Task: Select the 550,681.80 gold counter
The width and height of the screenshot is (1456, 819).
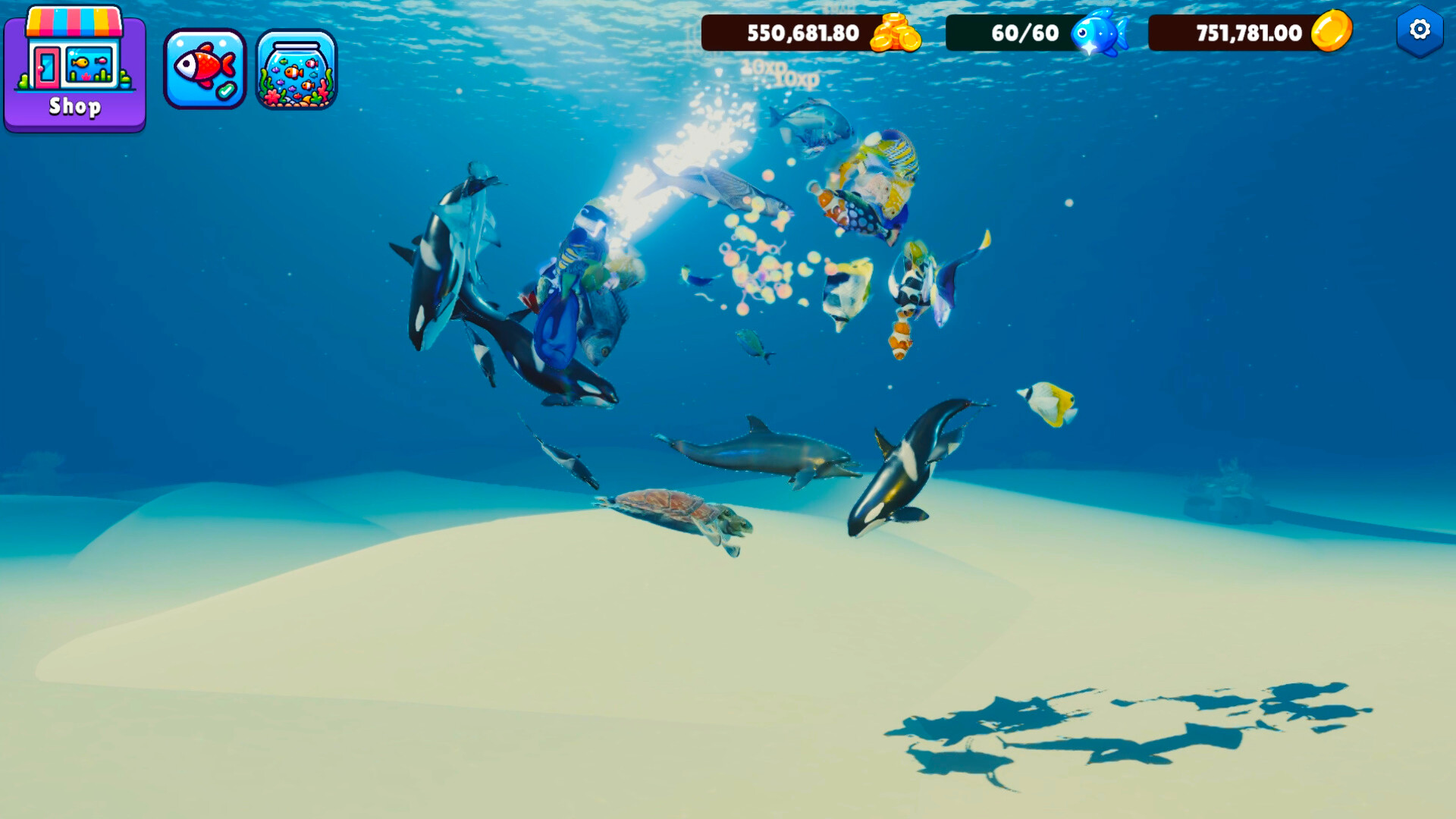Action: pos(802,33)
